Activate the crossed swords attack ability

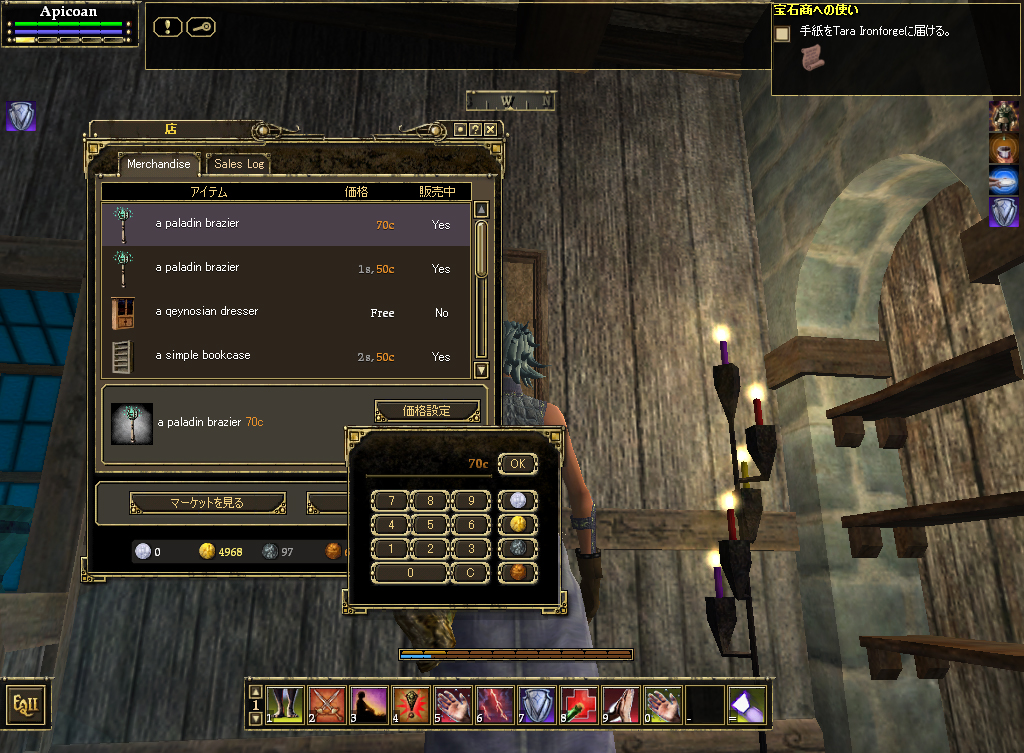[x=327, y=705]
